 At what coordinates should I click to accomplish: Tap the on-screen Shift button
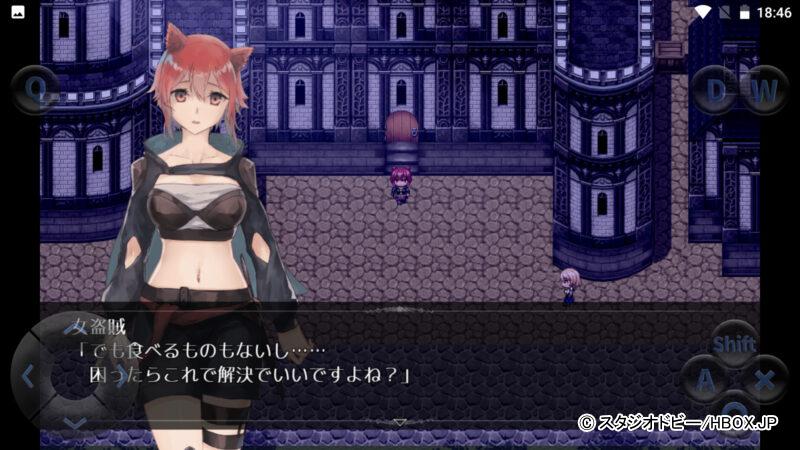[x=734, y=344]
